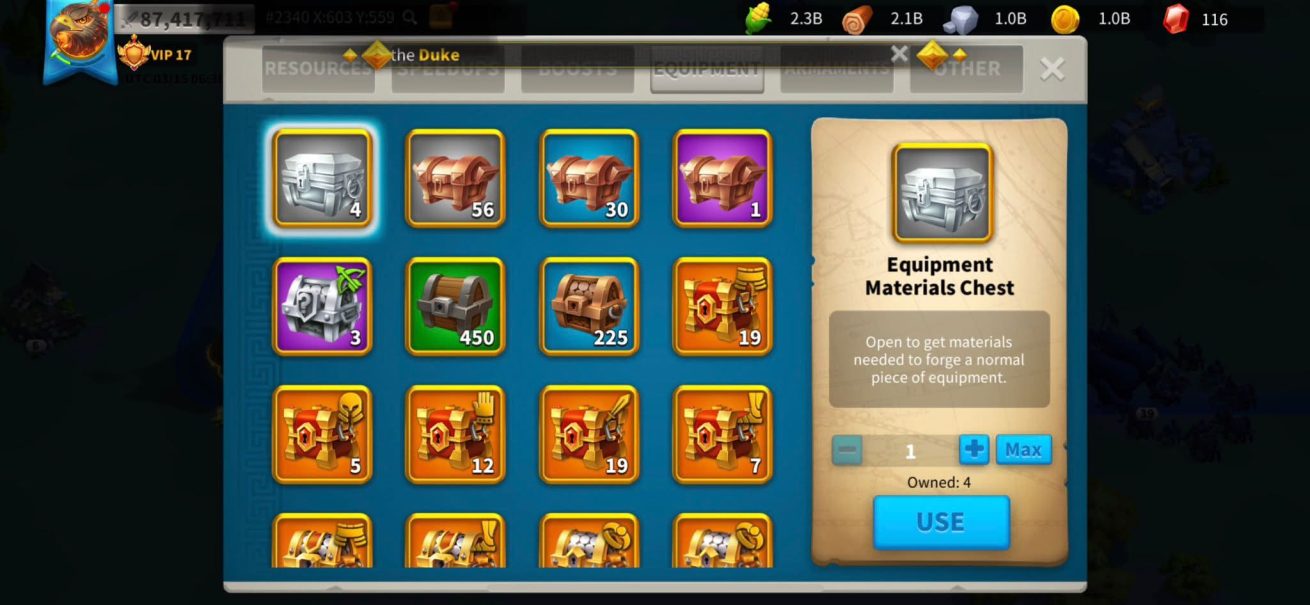The width and height of the screenshot is (1310, 605).
Task: Choose the red sword chest with 19 count
Action: [589, 434]
